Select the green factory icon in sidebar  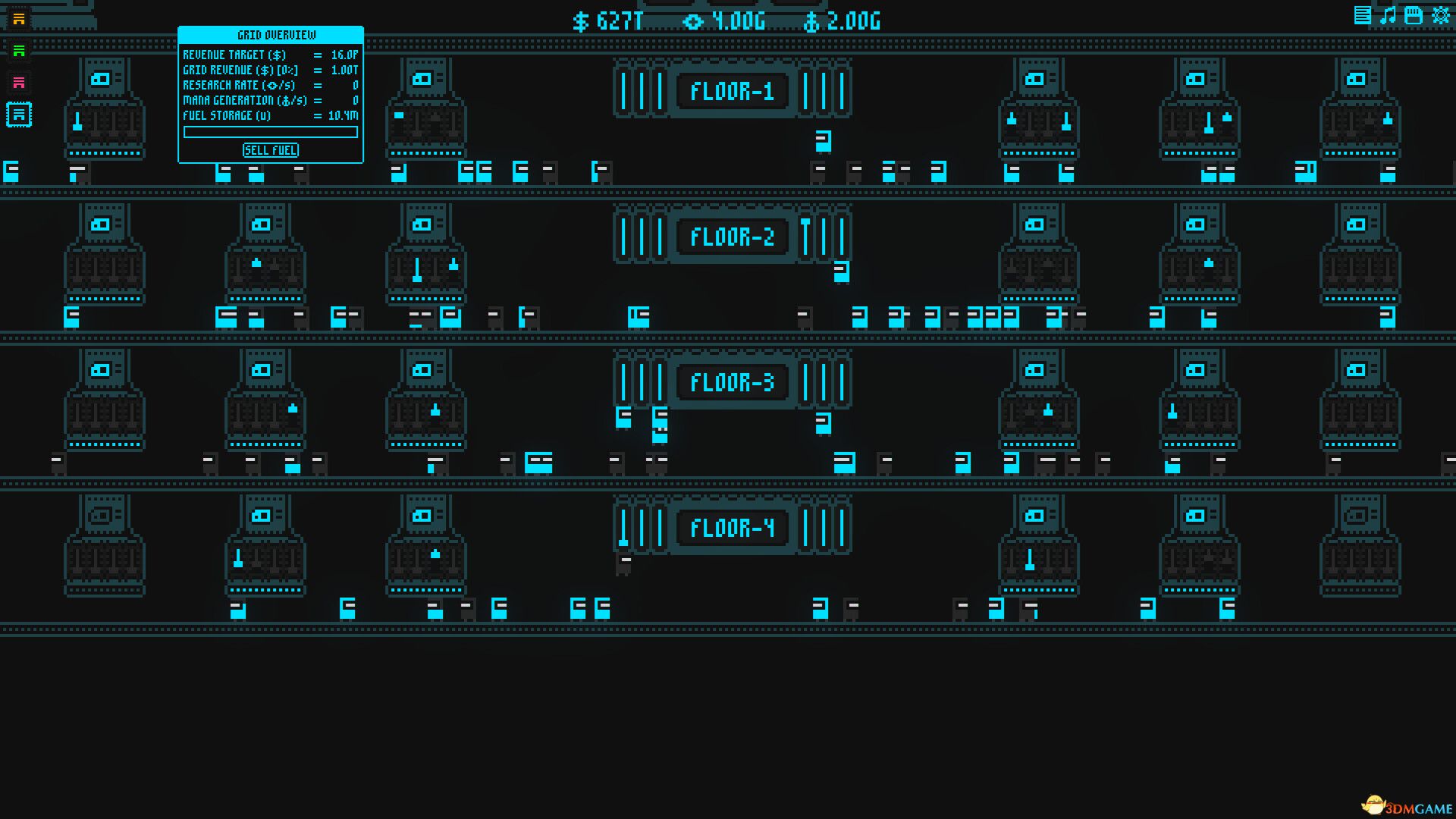click(x=18, y=51)
